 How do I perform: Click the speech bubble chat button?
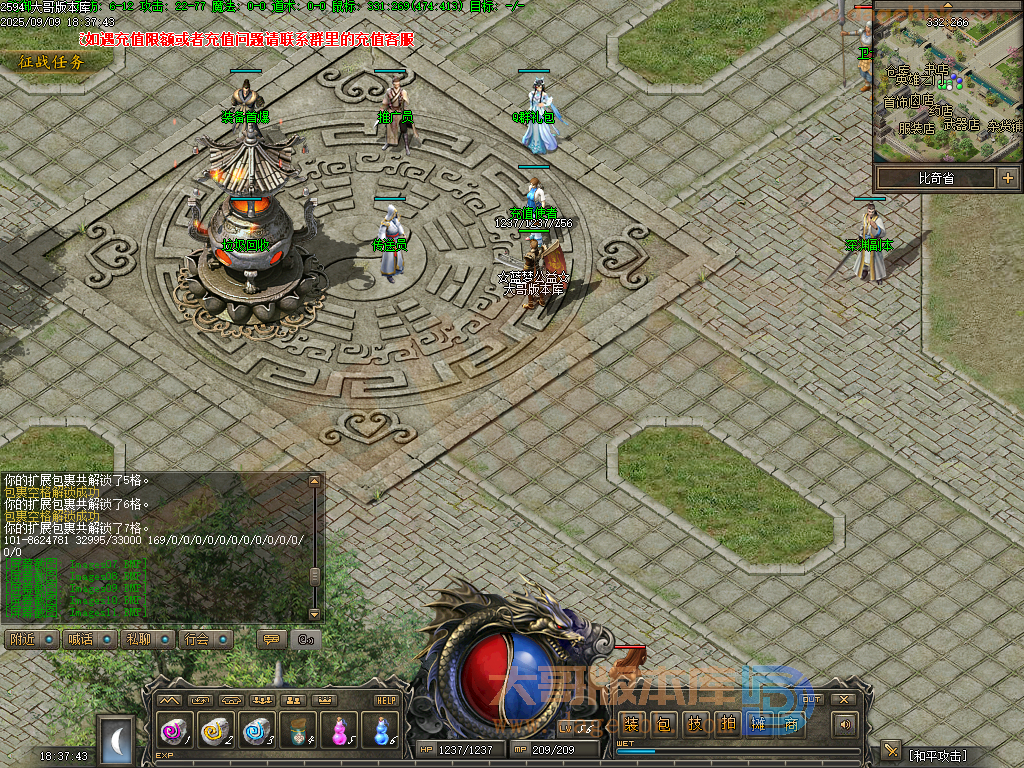270,640
